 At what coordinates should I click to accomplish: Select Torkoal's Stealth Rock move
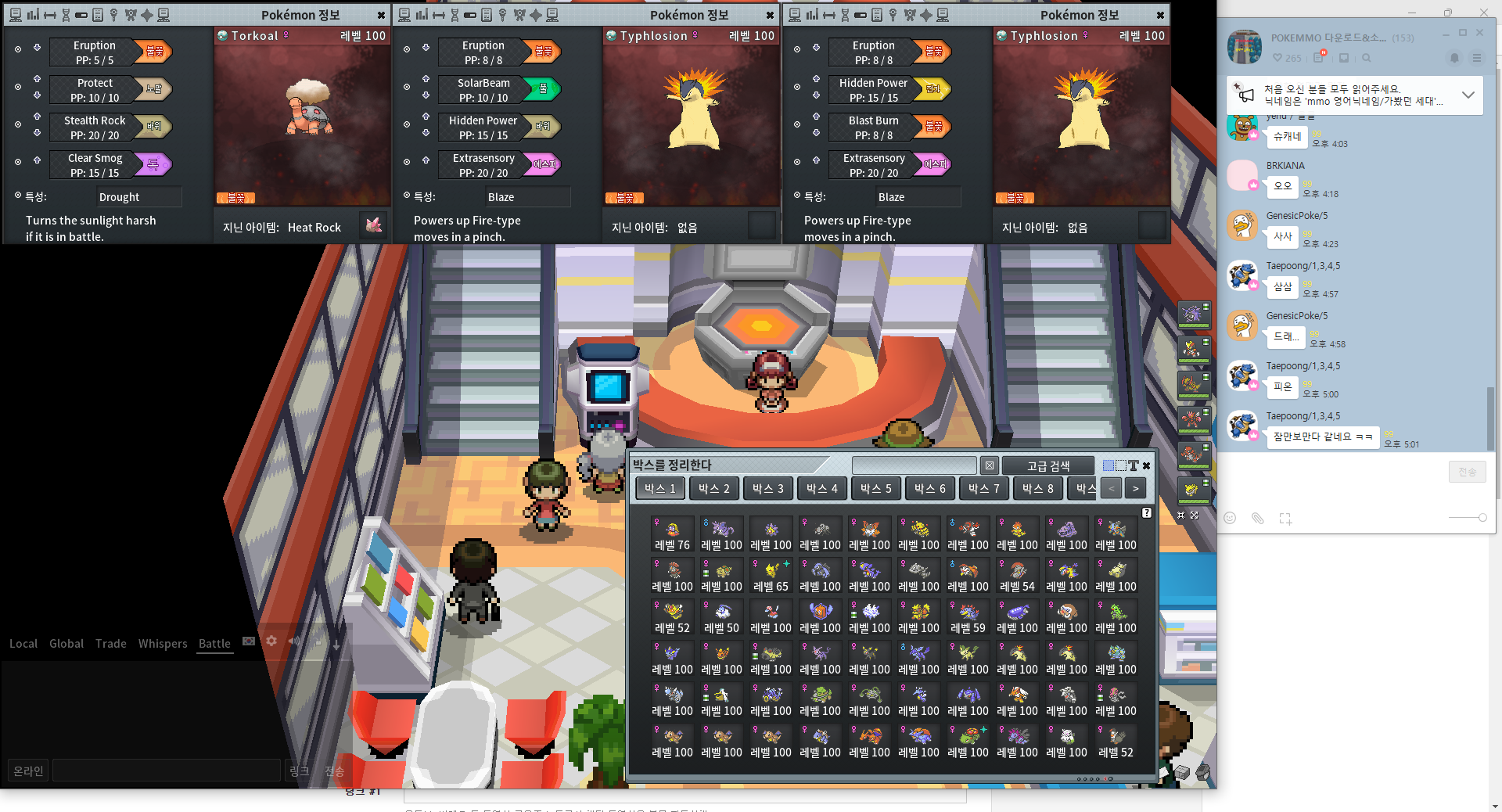[x=95, y=127]
